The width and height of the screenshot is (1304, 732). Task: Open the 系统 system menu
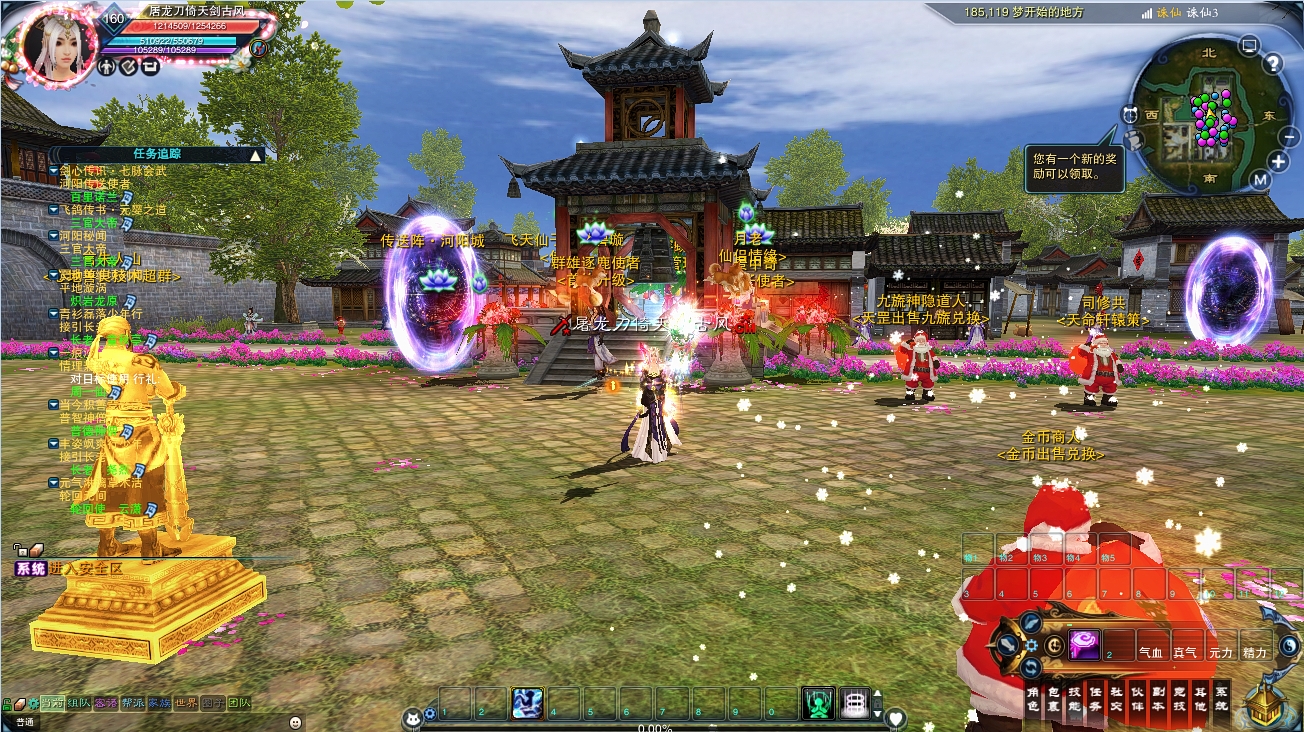tap(1222, 699)
